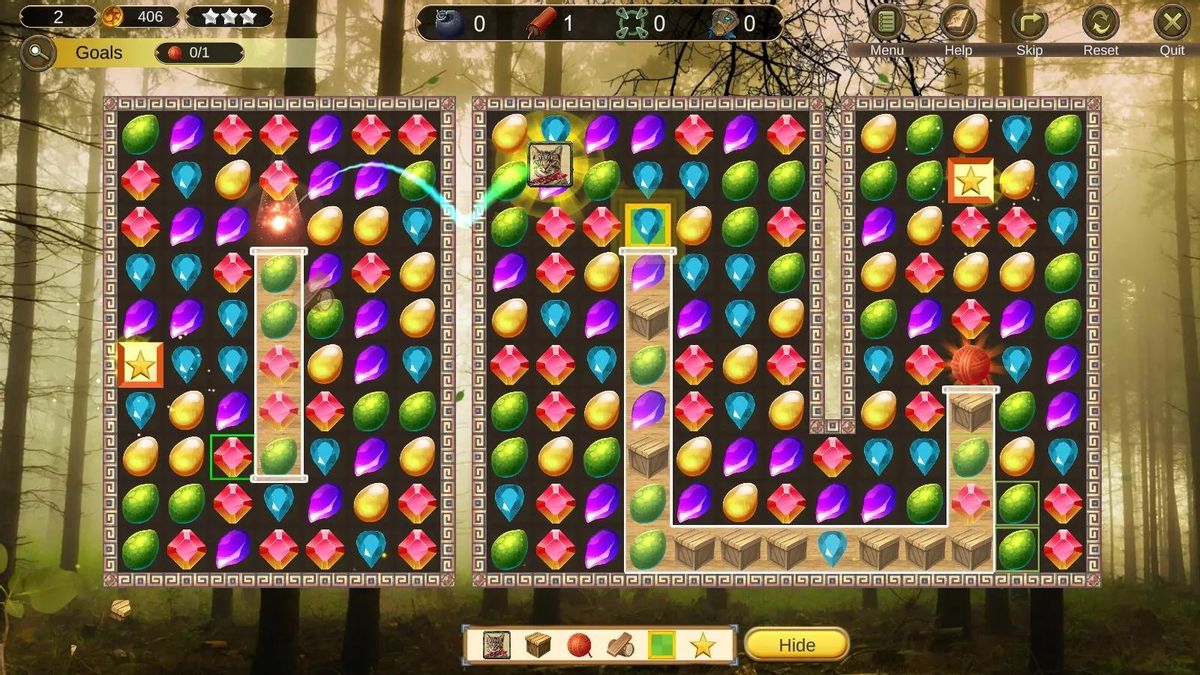Open the Help book
The height and width of the screenshot is (675, 1200).
point(958,23)
